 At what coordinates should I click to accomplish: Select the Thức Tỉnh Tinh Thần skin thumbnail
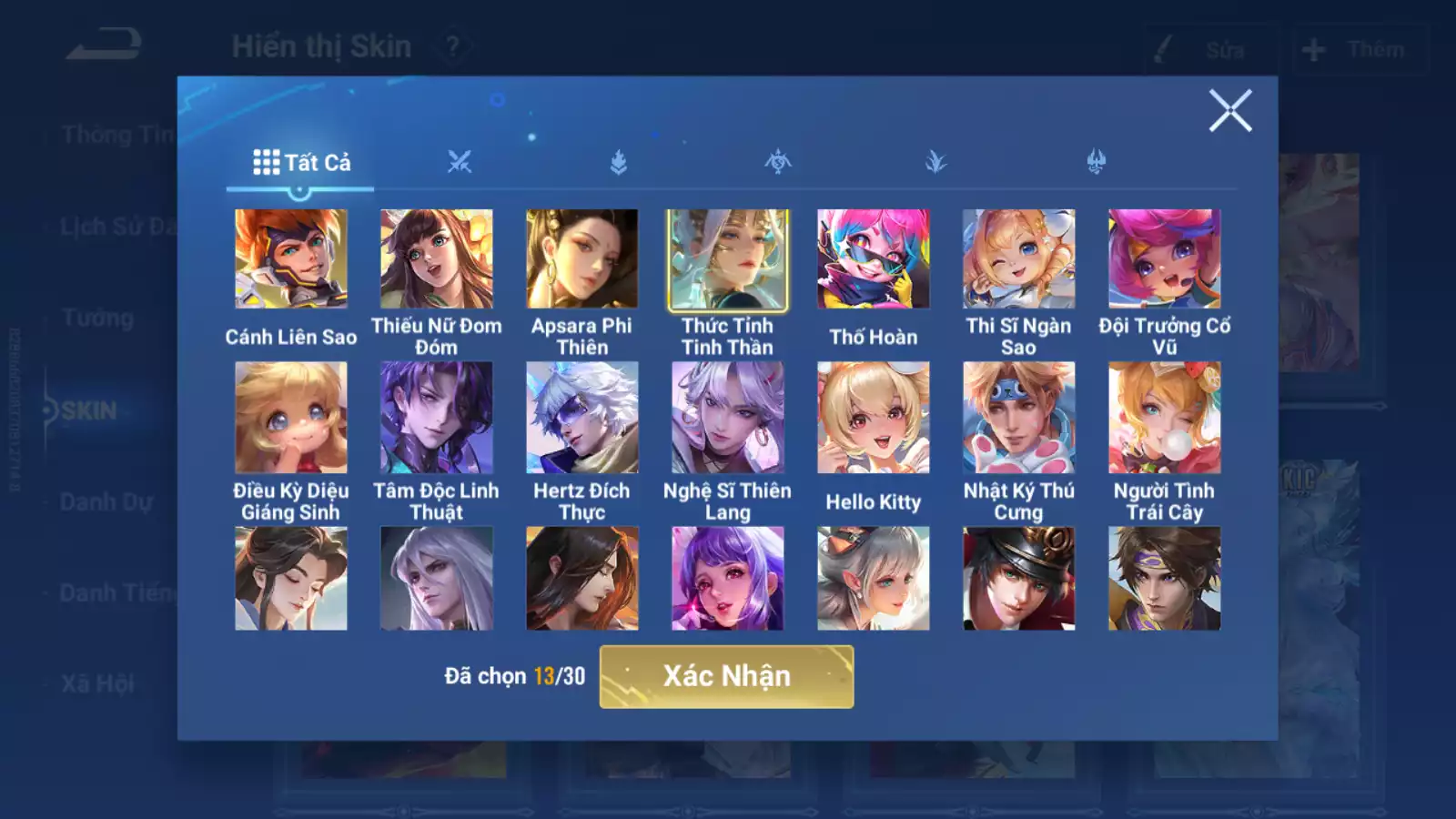726,259
